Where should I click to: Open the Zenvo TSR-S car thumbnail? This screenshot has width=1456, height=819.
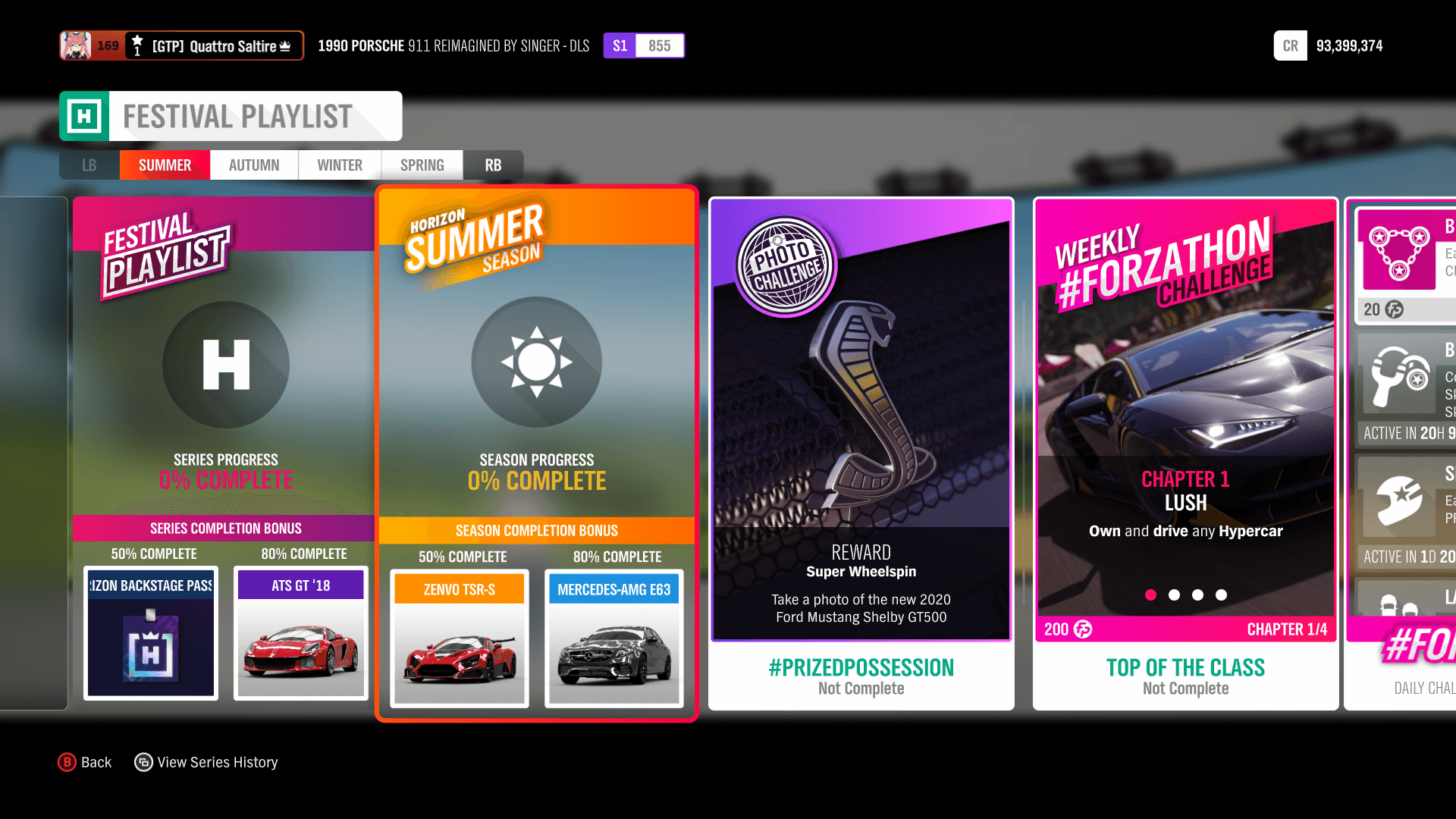(x=458, y=643)
